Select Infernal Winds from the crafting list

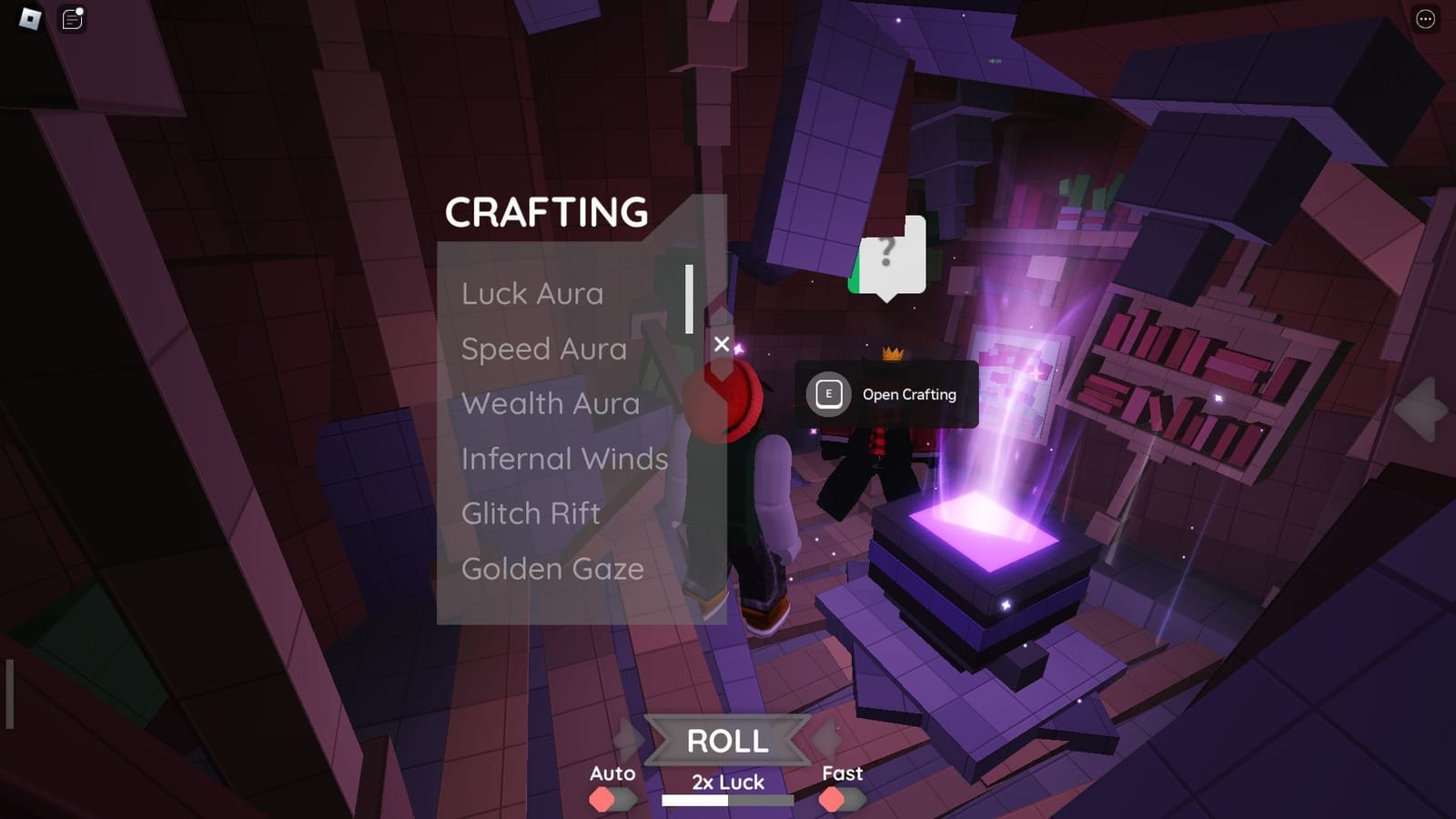[564, 460]
